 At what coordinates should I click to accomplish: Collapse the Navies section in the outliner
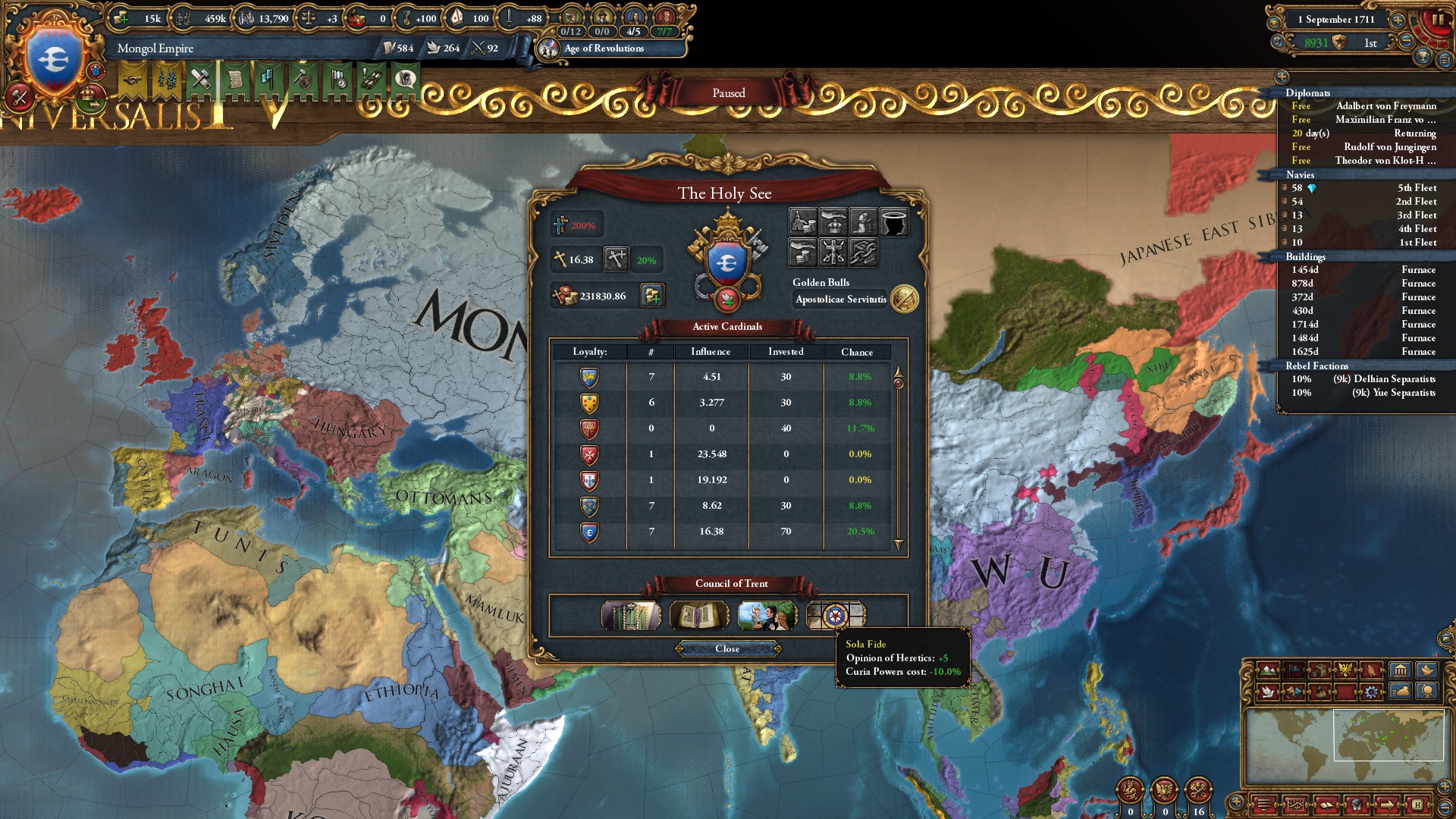1301,174
